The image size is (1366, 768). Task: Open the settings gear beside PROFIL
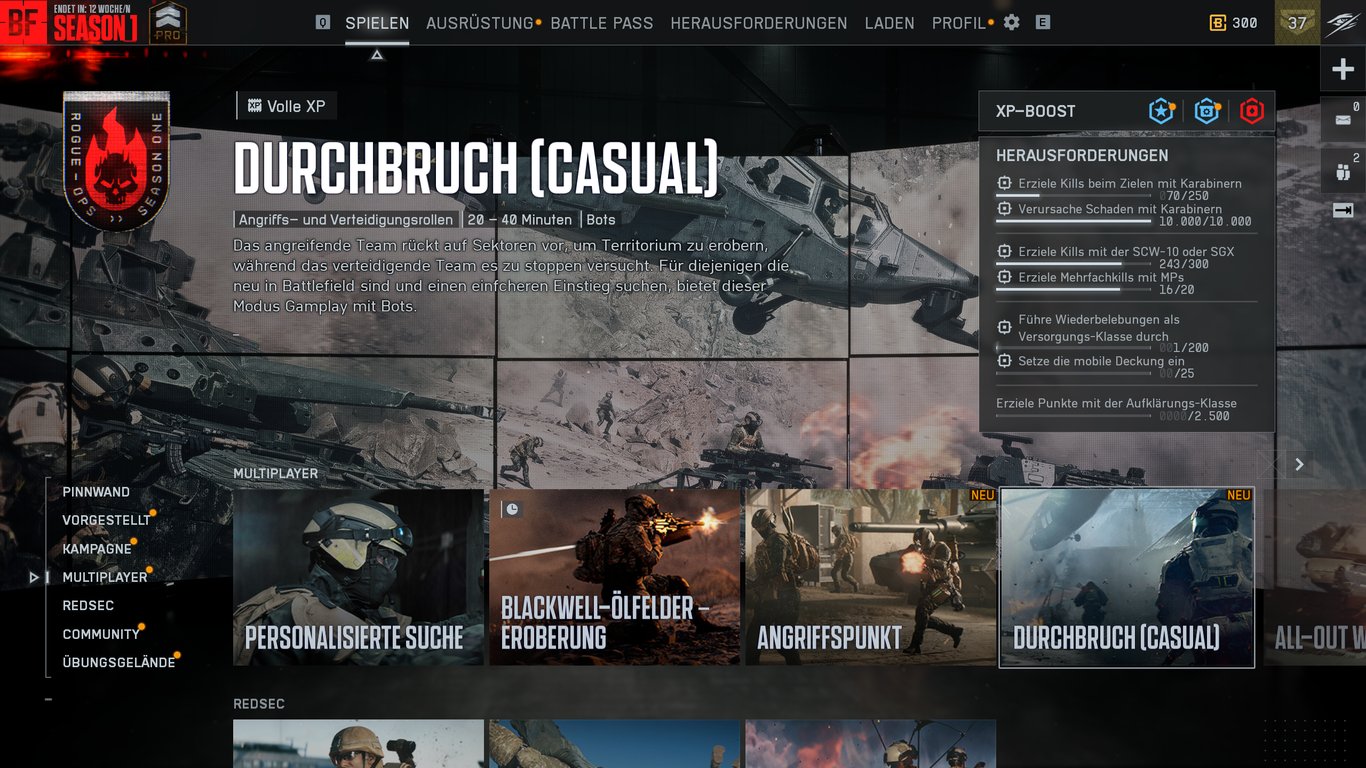pyautogui.click(x=1011, y=22)
